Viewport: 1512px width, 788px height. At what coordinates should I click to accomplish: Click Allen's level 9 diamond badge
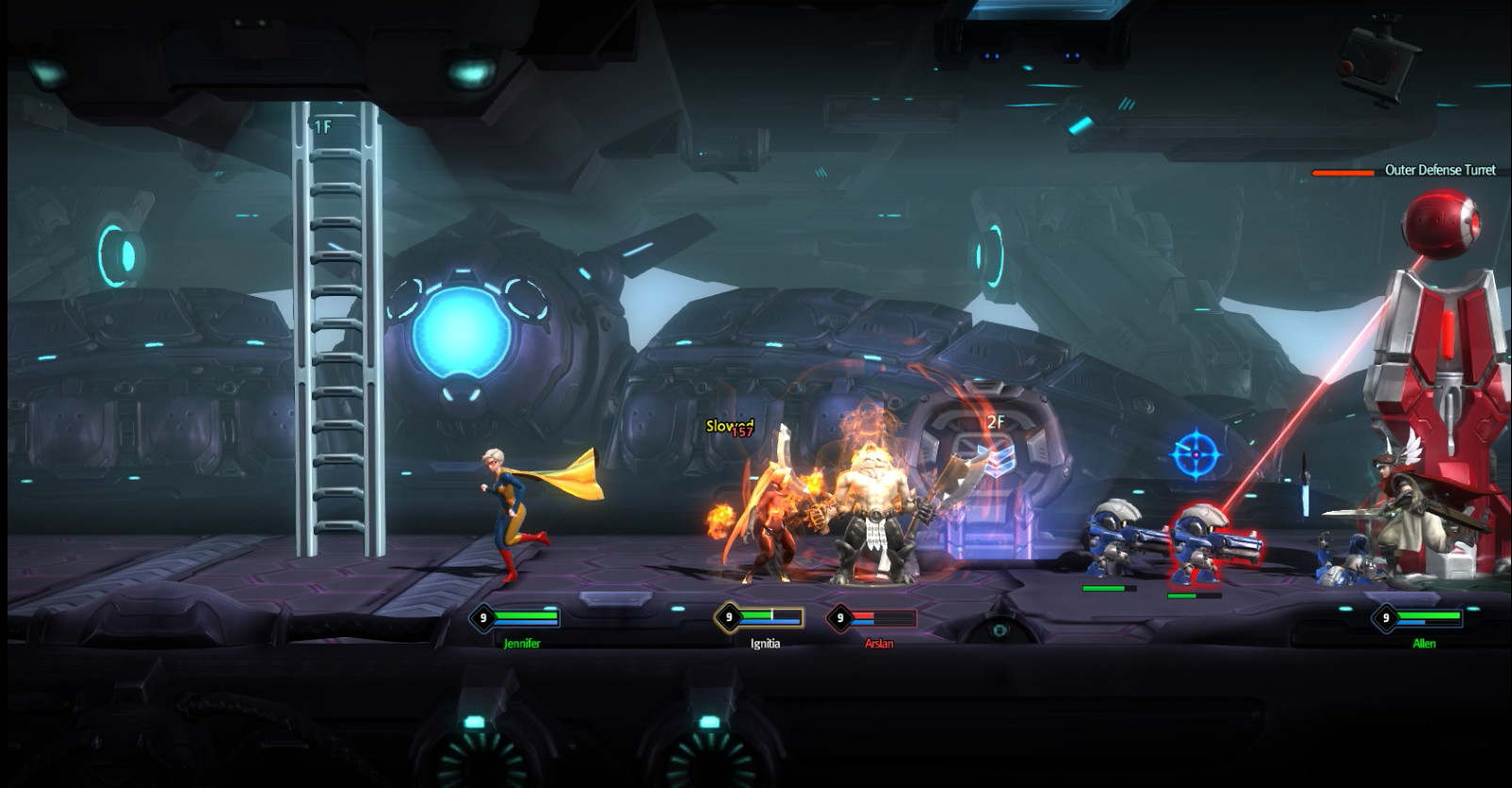(x=1385, y=619)
